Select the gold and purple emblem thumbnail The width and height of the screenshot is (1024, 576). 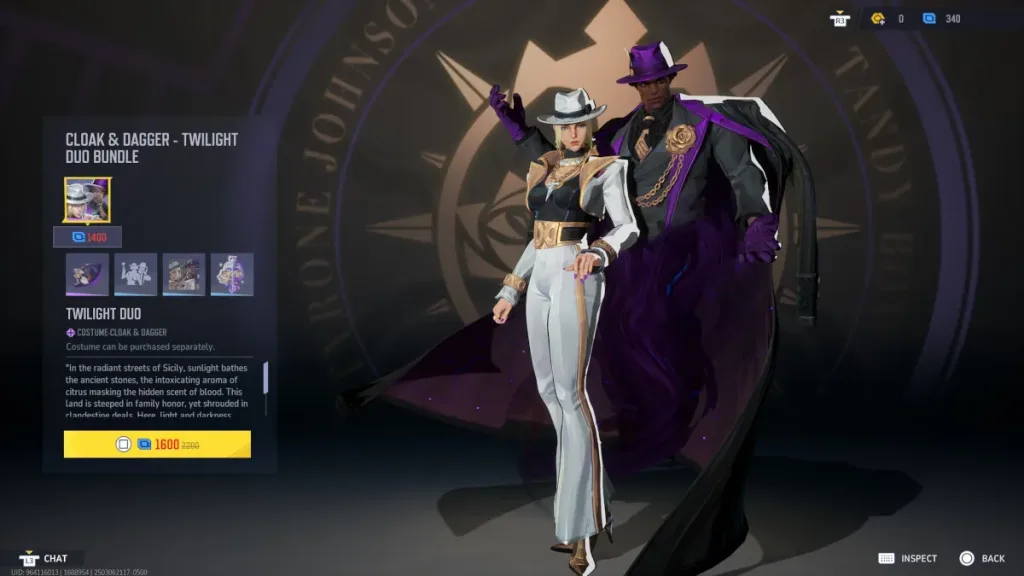[x=232, y=274]
